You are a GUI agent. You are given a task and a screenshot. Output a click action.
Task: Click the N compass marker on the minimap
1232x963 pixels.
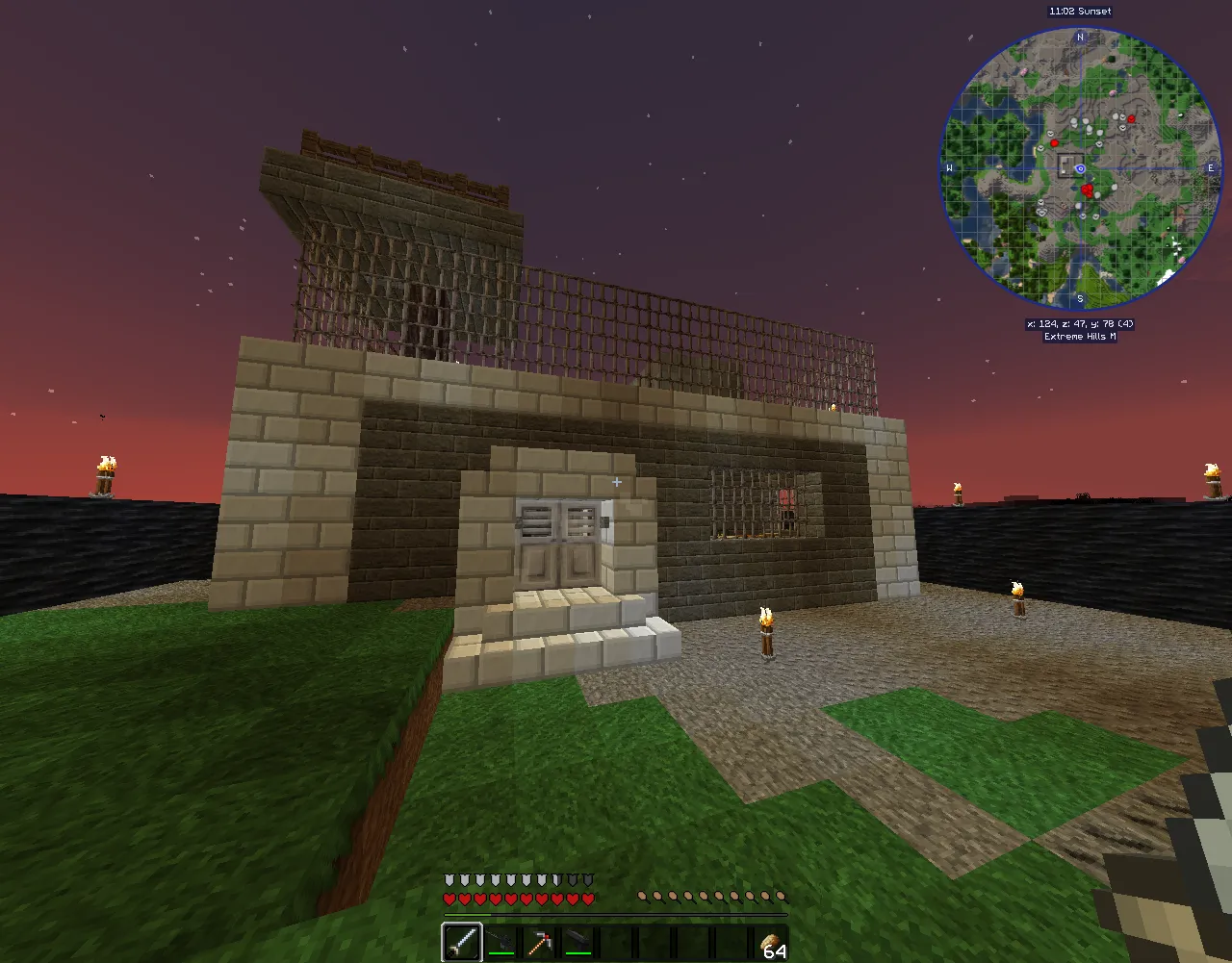point(1080,37)
